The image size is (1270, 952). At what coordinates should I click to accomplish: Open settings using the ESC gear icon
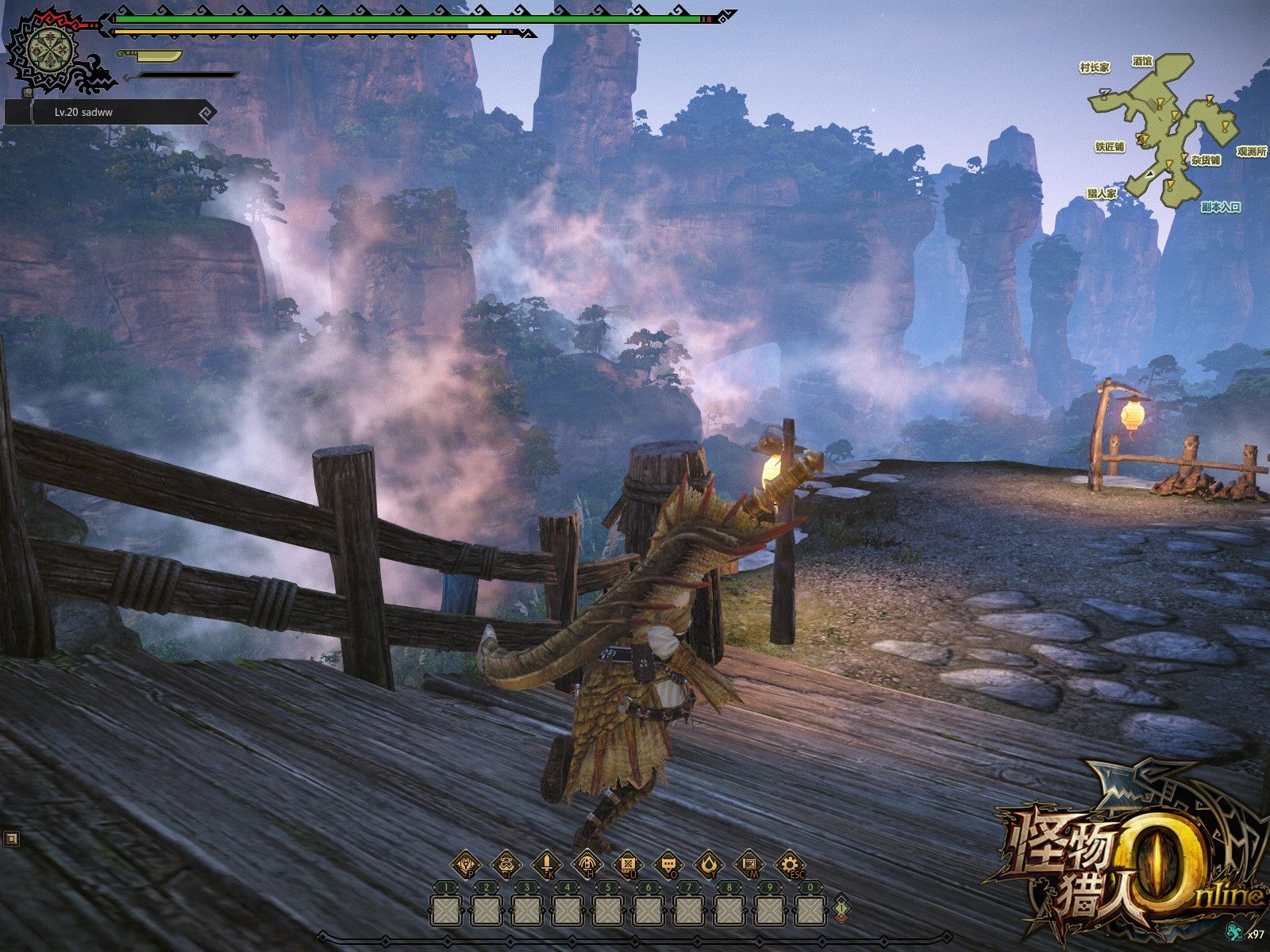(x=791, y=865)
